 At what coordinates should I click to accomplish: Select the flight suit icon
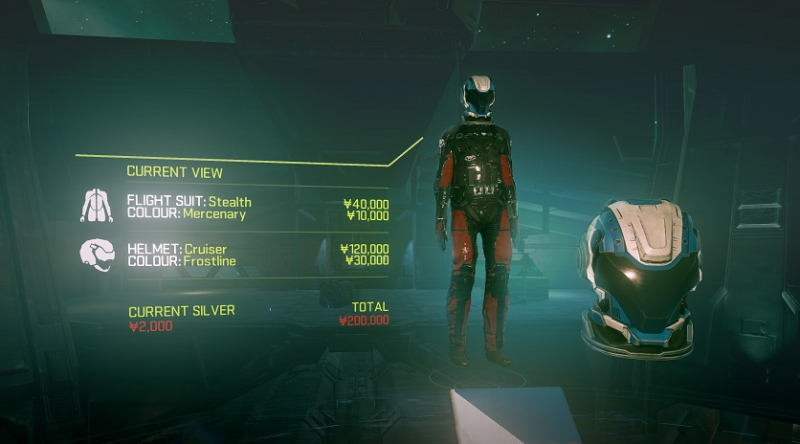pos(97,206)
